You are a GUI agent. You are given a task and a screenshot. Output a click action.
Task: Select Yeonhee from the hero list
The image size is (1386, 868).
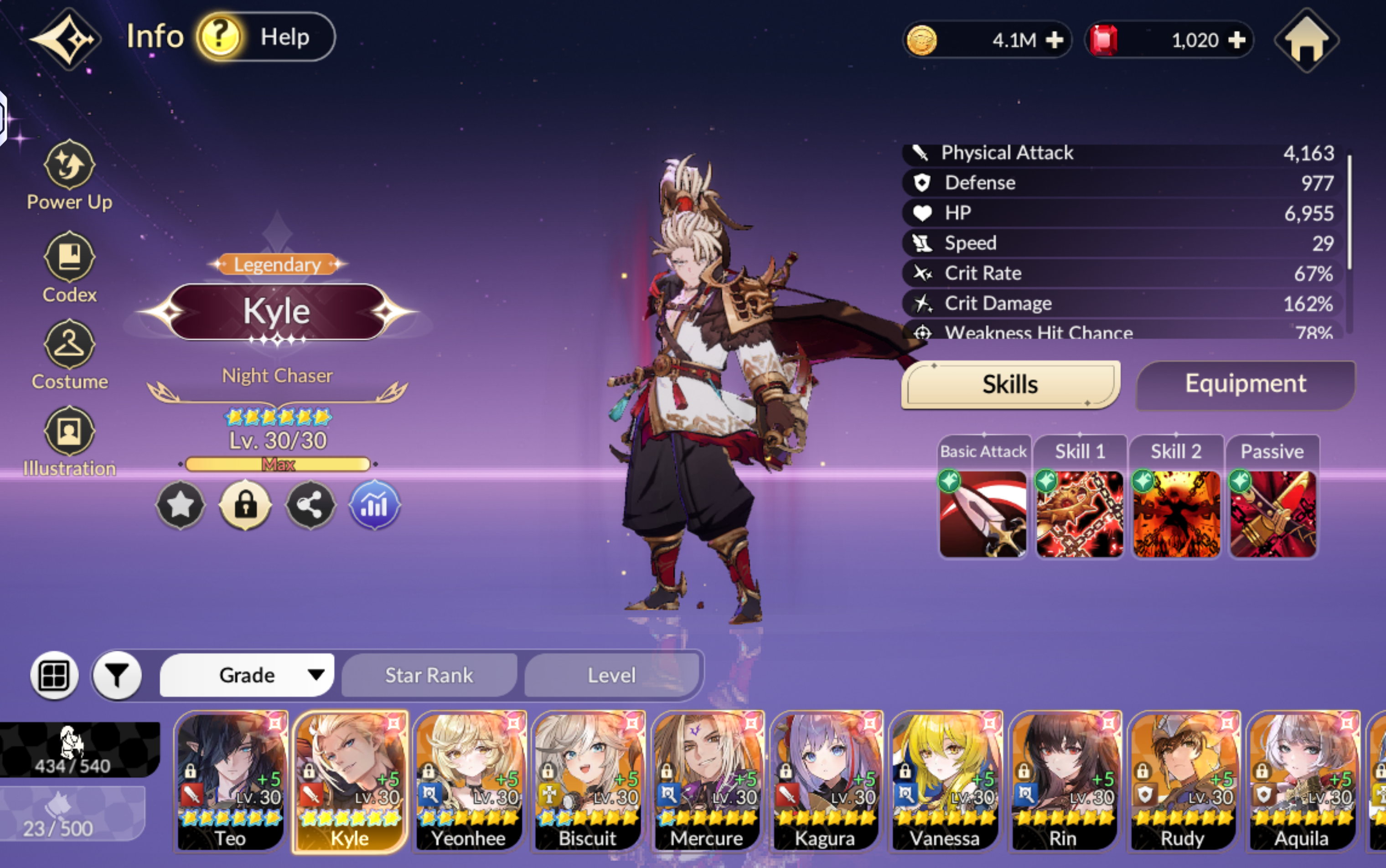click(469, 781)
